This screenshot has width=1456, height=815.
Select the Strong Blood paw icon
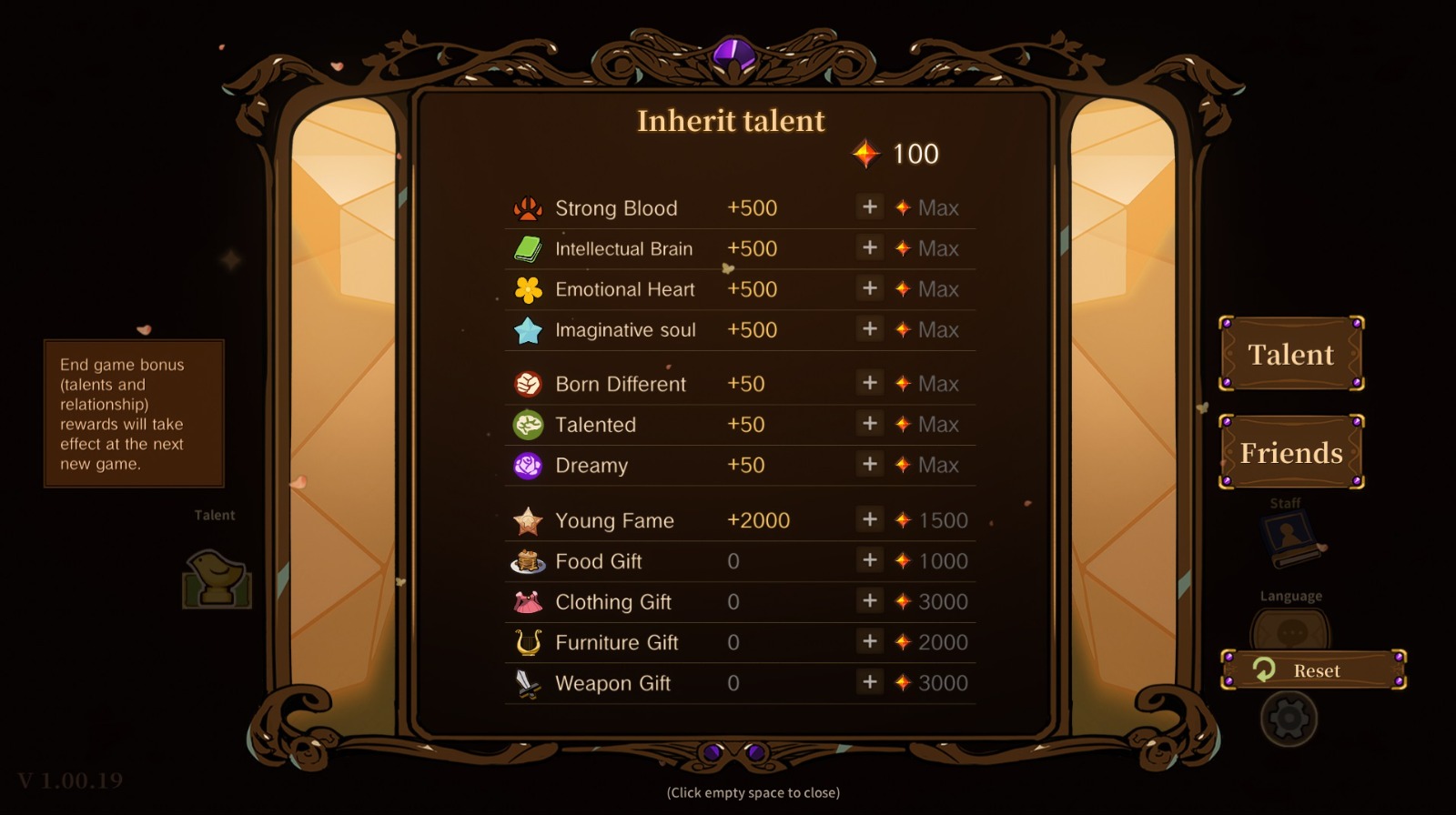pos(526,207)
